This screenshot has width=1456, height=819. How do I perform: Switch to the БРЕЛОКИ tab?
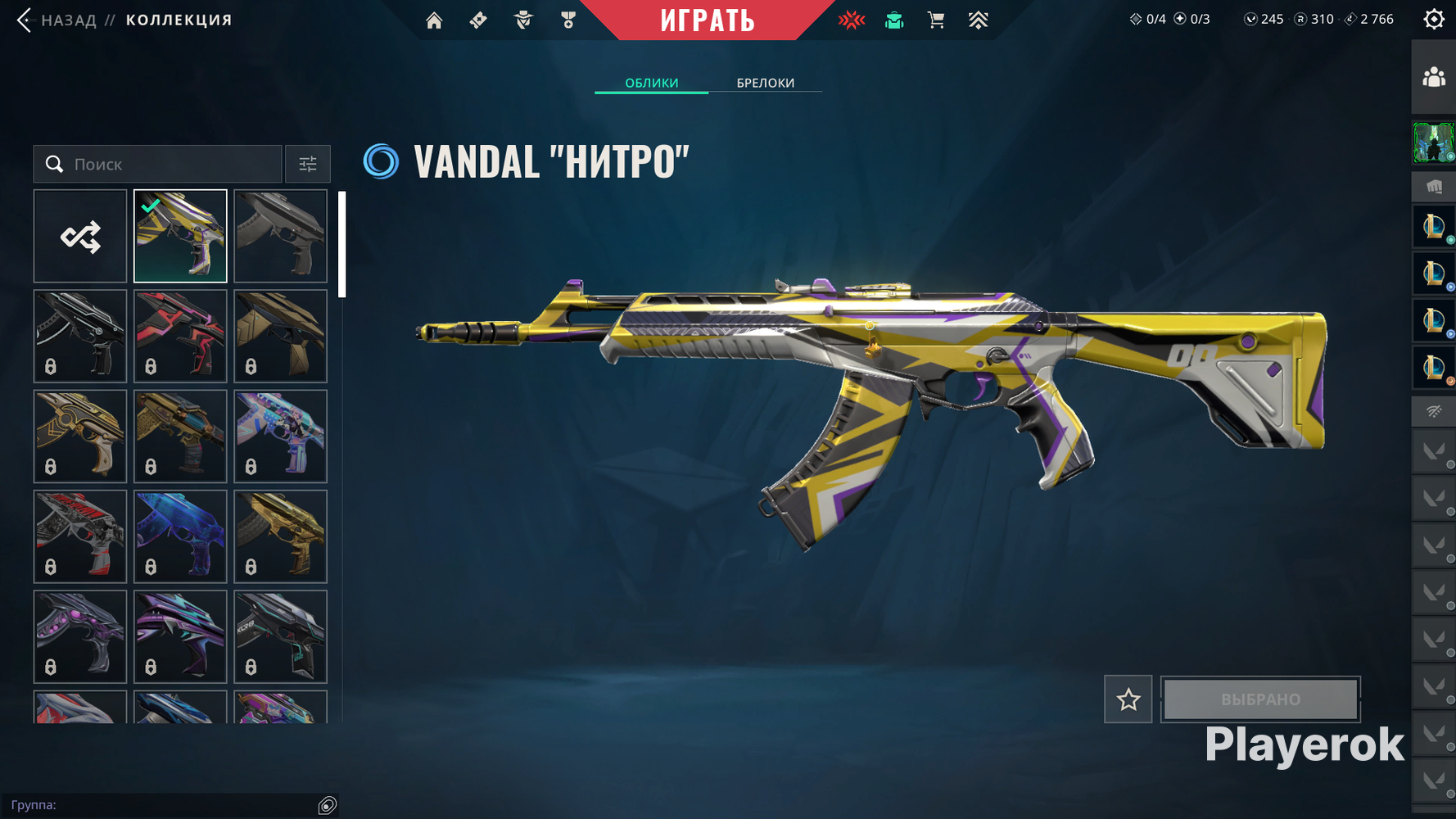click(x=765, y=83)
